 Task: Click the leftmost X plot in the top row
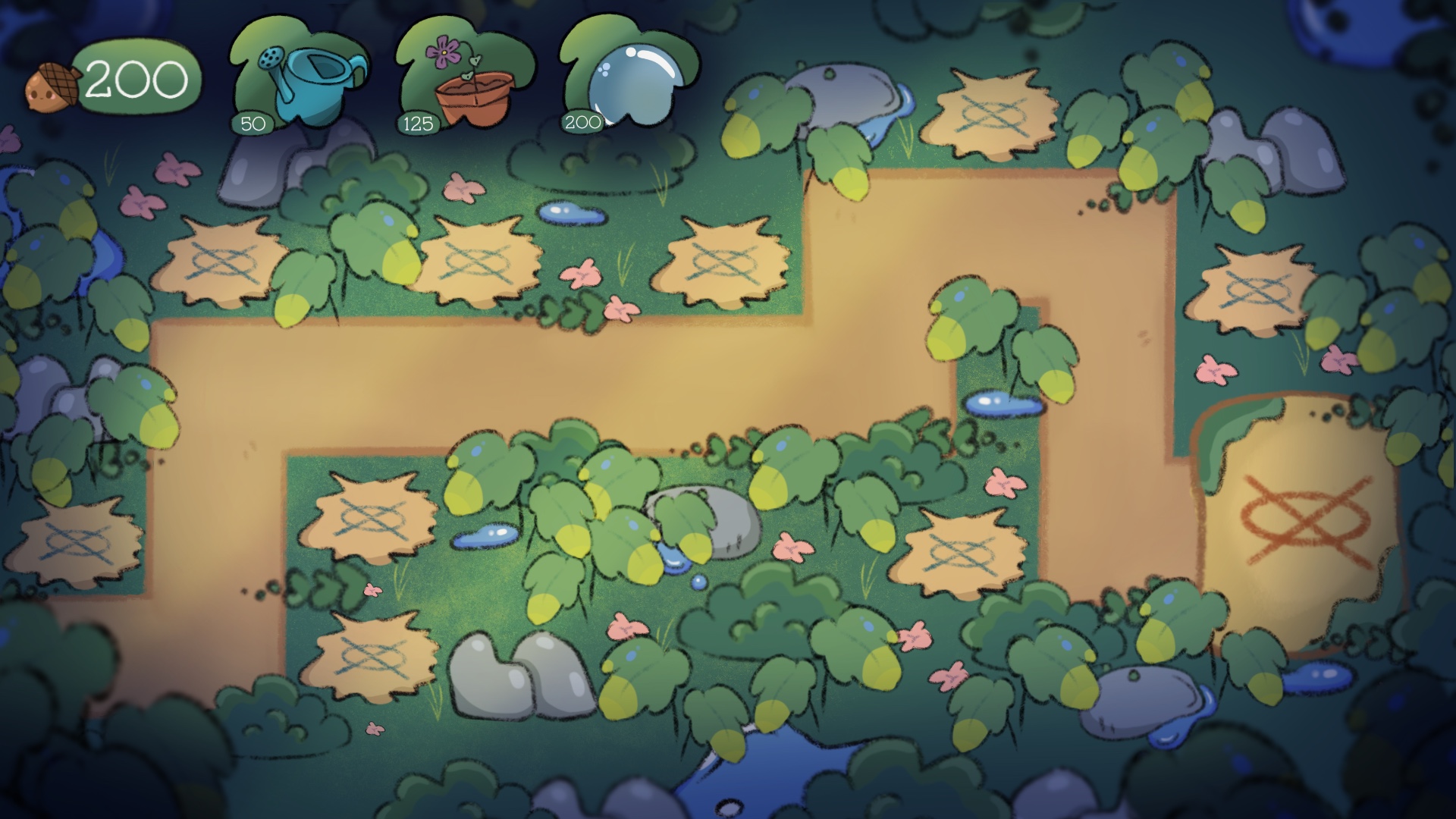[222, 262]
